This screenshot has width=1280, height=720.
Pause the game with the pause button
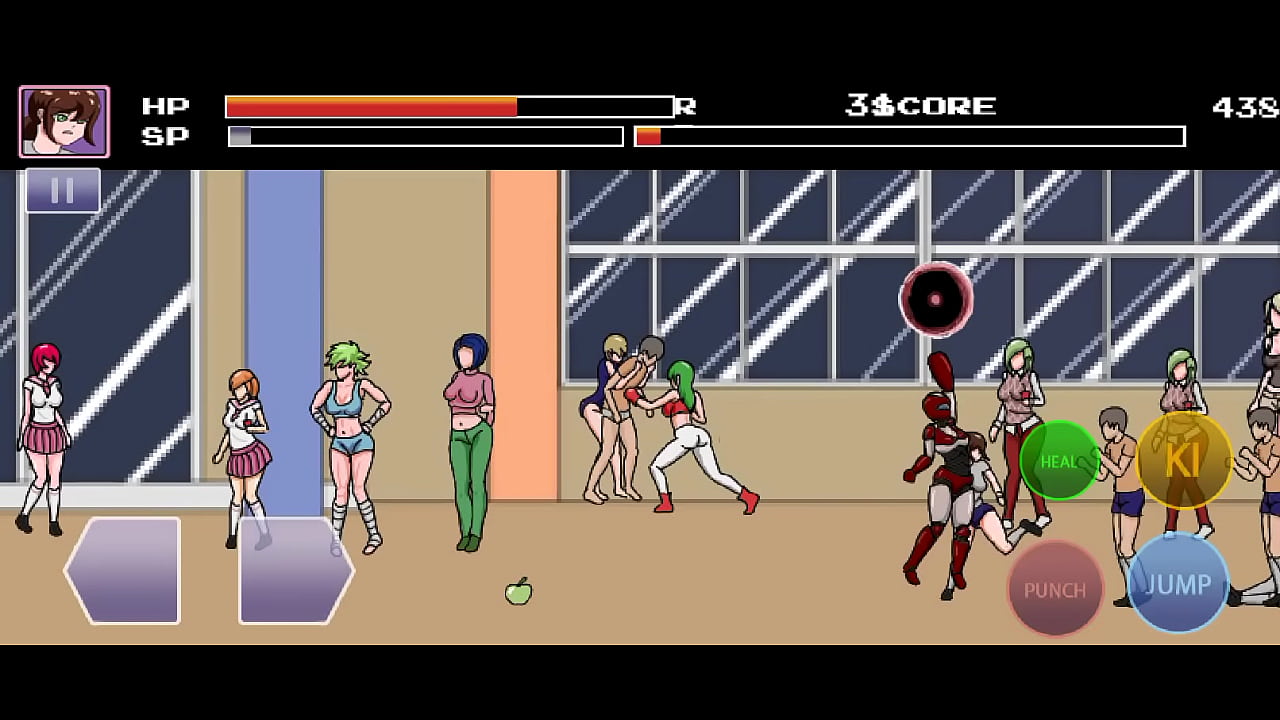tap(62, 190)
